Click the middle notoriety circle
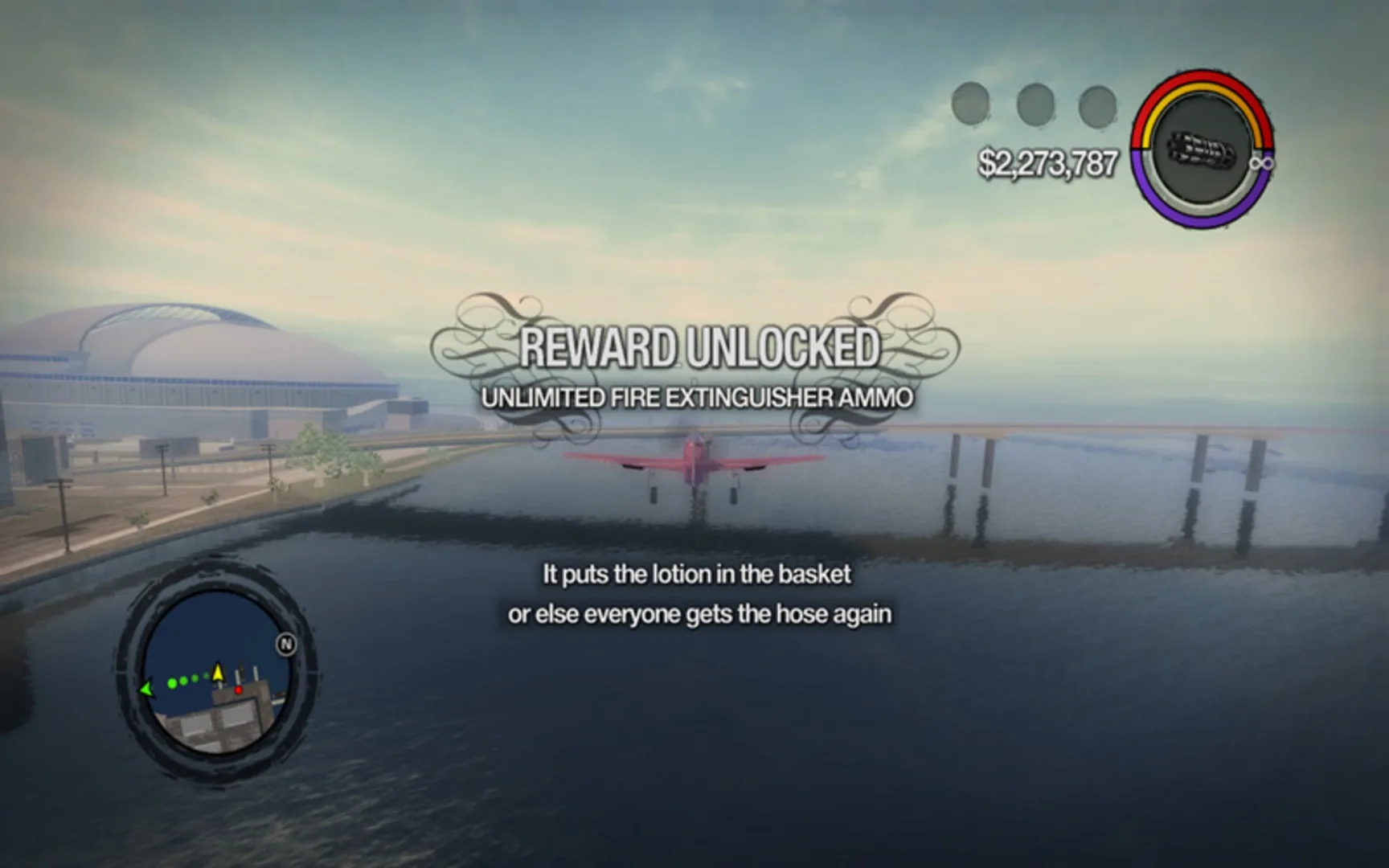 1034,103
